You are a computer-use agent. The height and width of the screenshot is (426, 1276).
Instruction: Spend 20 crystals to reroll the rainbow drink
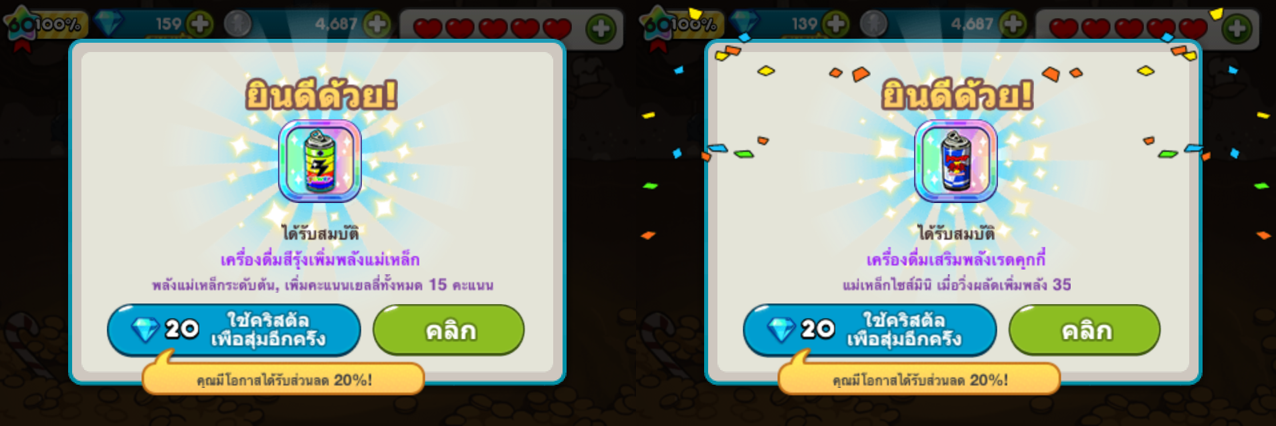coord(234,330)
